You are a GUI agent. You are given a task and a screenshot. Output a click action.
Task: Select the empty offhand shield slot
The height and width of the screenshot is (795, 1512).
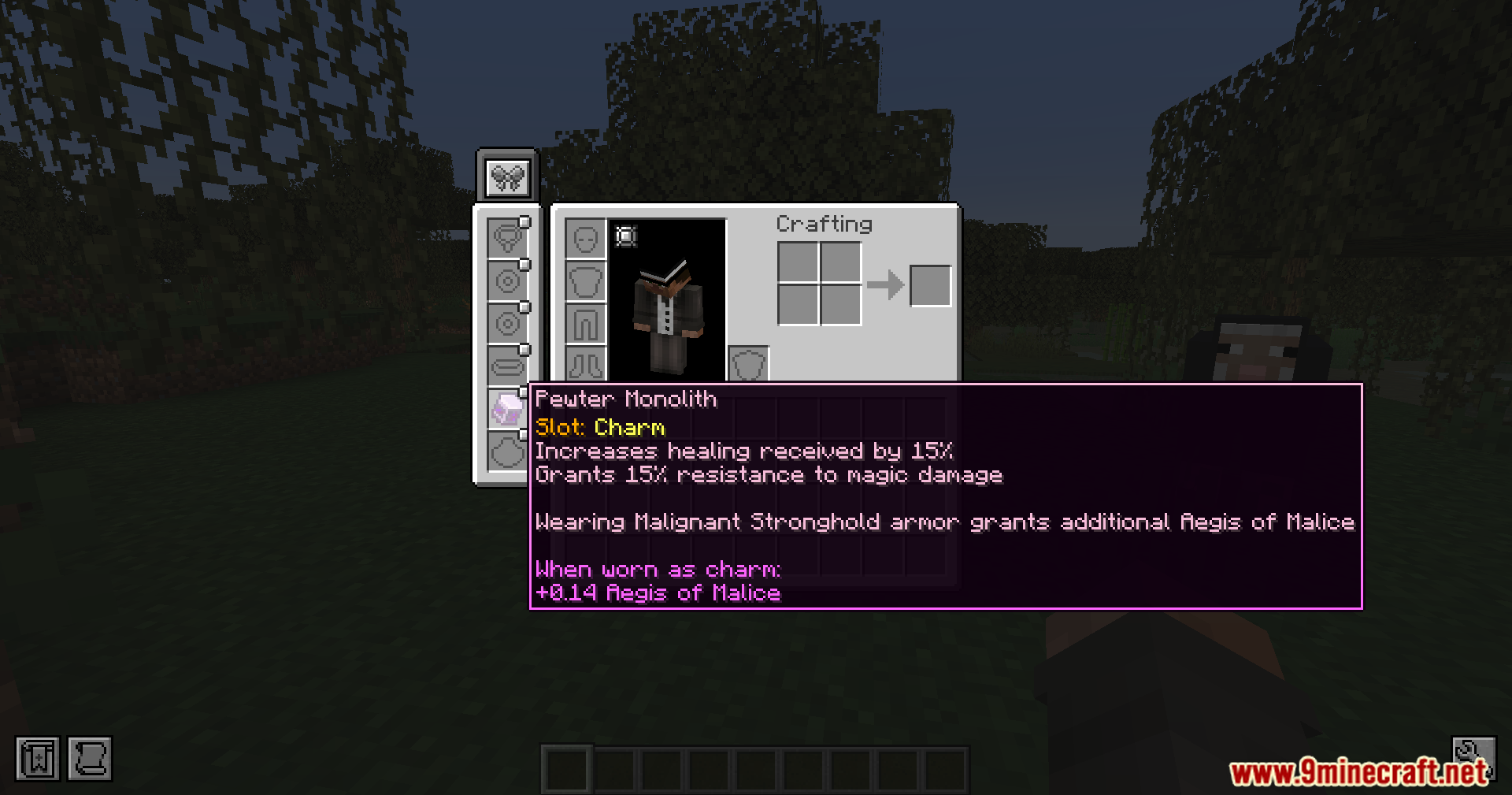click(748, 365)
